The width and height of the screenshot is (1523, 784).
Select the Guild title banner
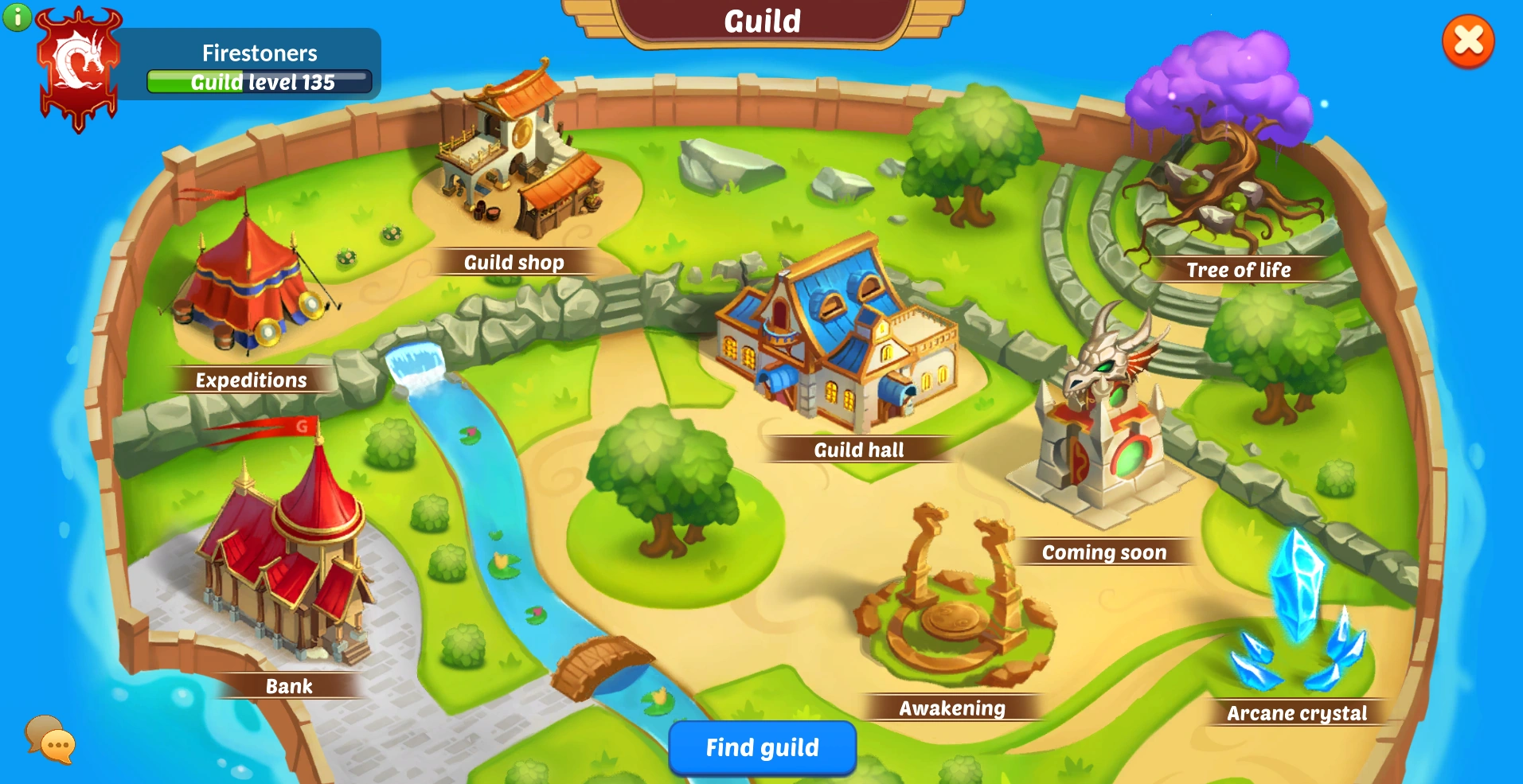[761, 21]
